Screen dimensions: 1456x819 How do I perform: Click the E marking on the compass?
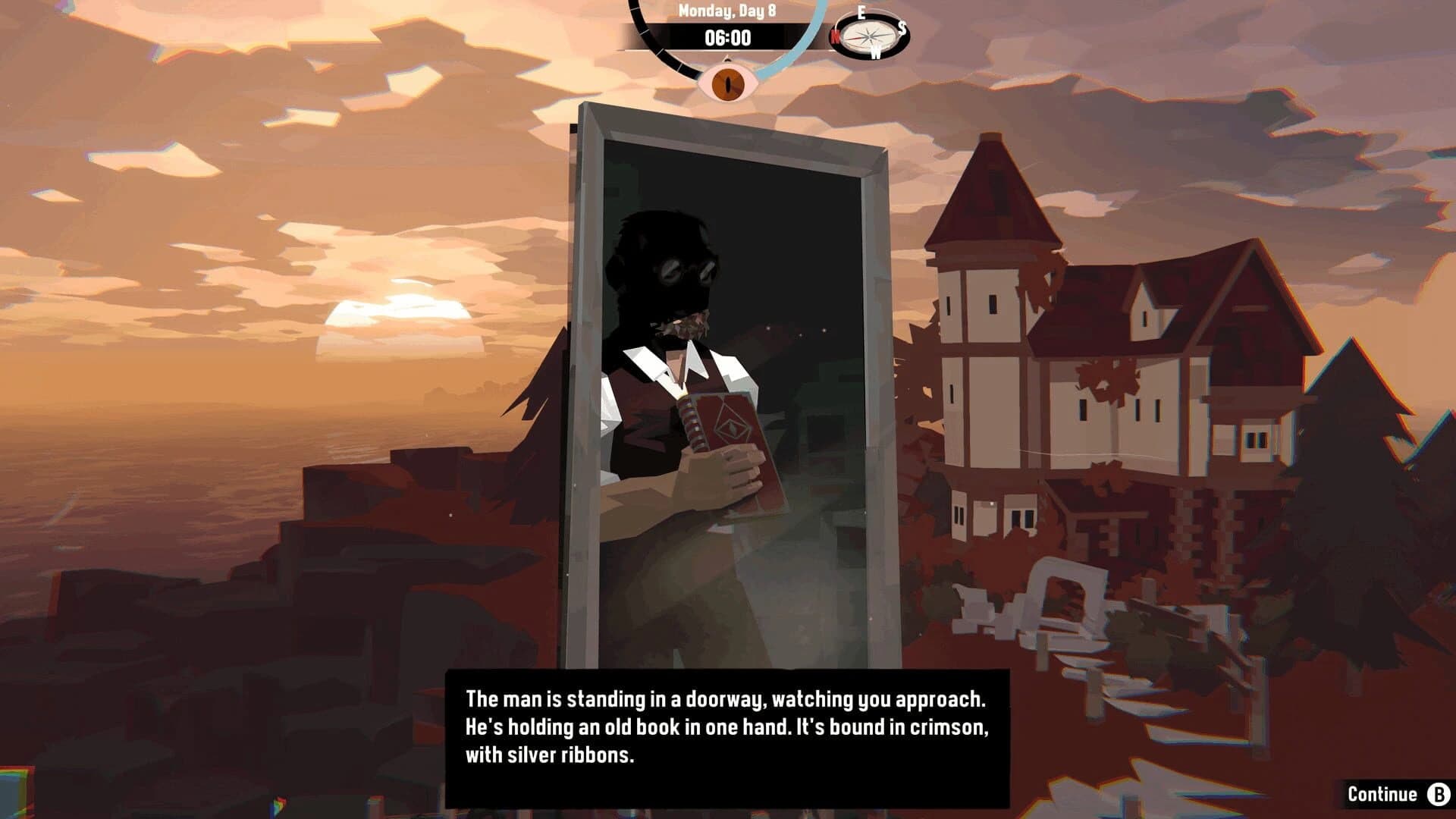[862, 13]
